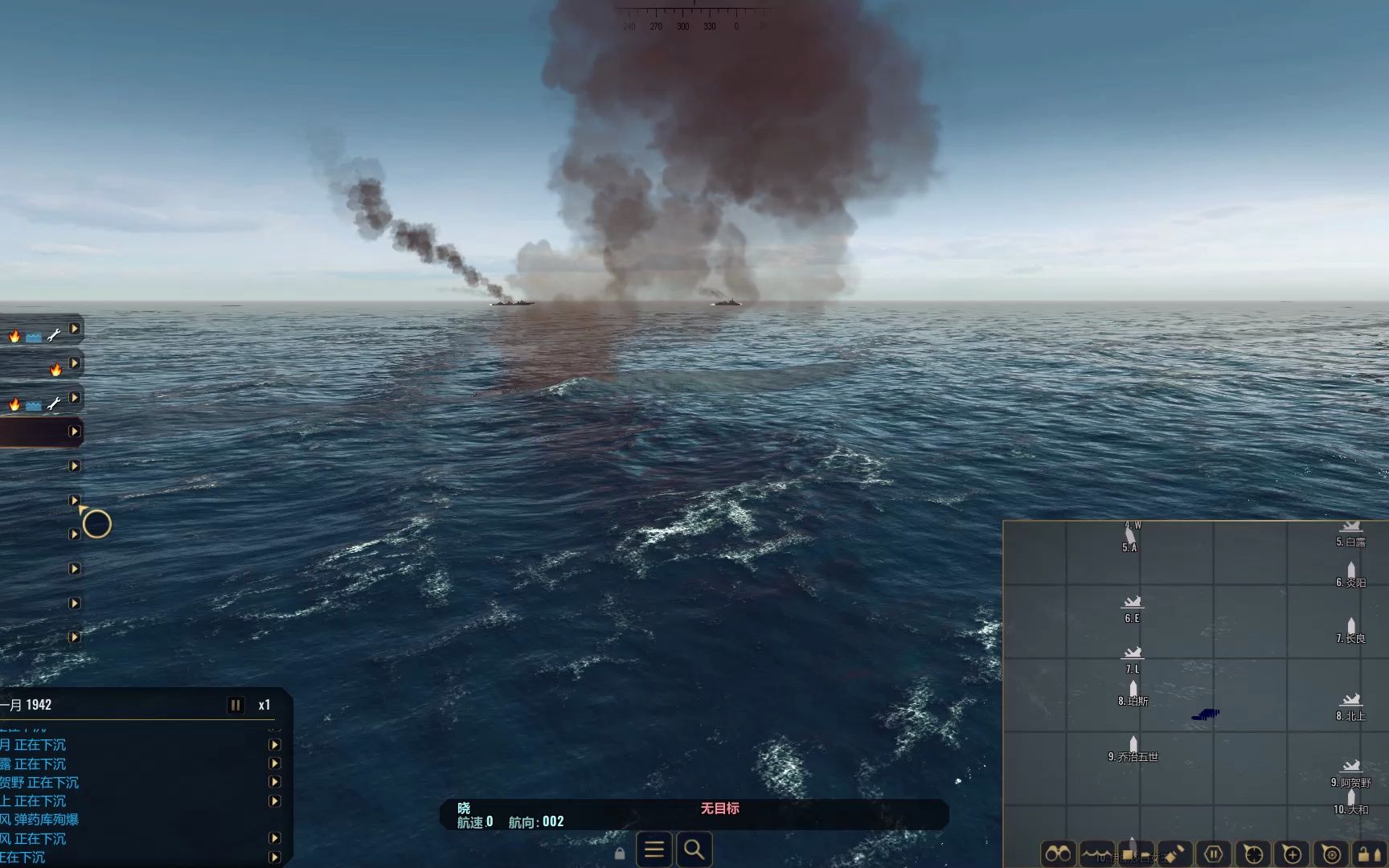
Task: Expand the top ship panel chevron on the left
Action: pyautogui.click(x=75, y=328)
